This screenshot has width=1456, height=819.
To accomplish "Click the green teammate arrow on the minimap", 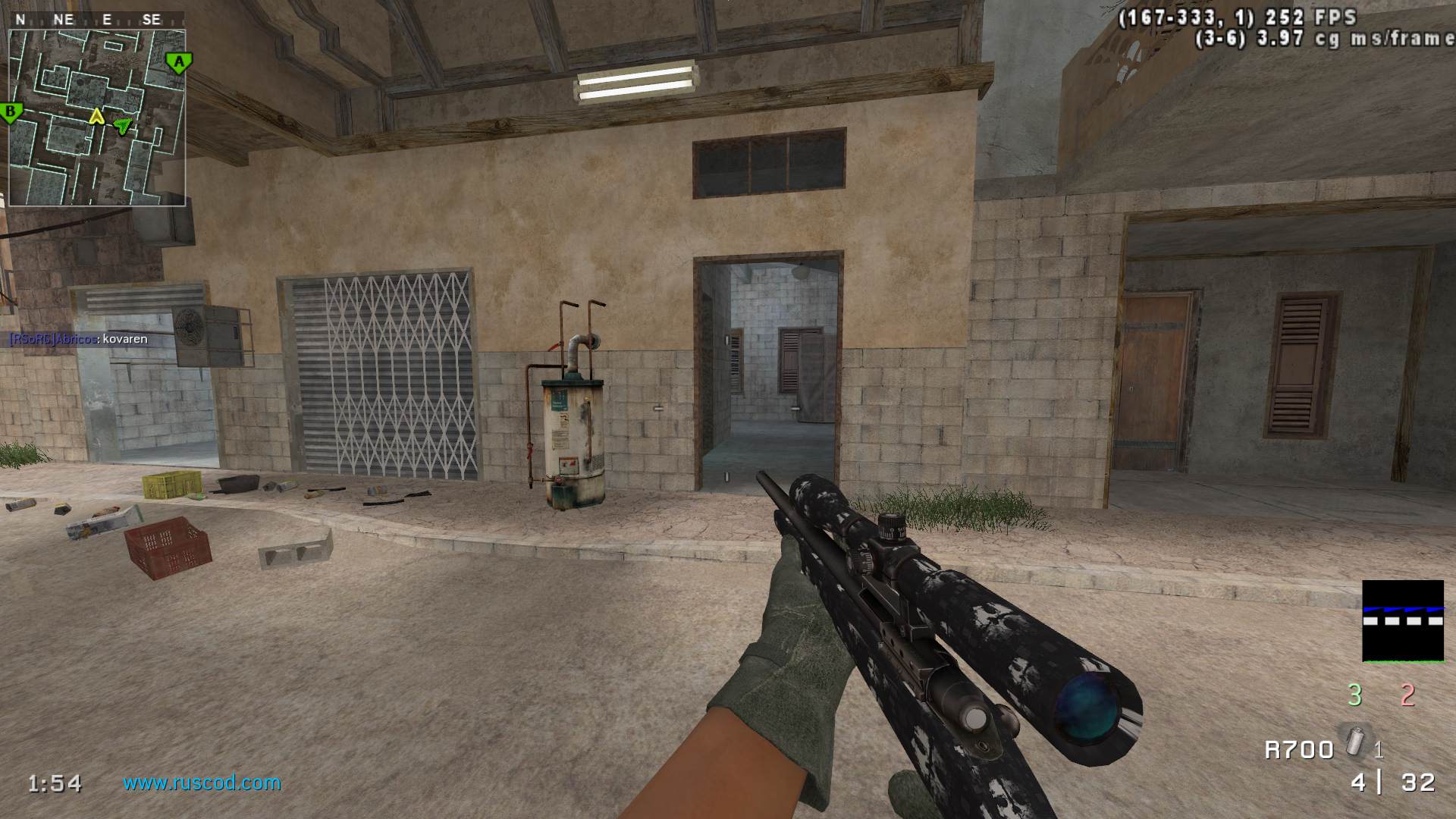I will pyautogui.click(x=122, y=125).
